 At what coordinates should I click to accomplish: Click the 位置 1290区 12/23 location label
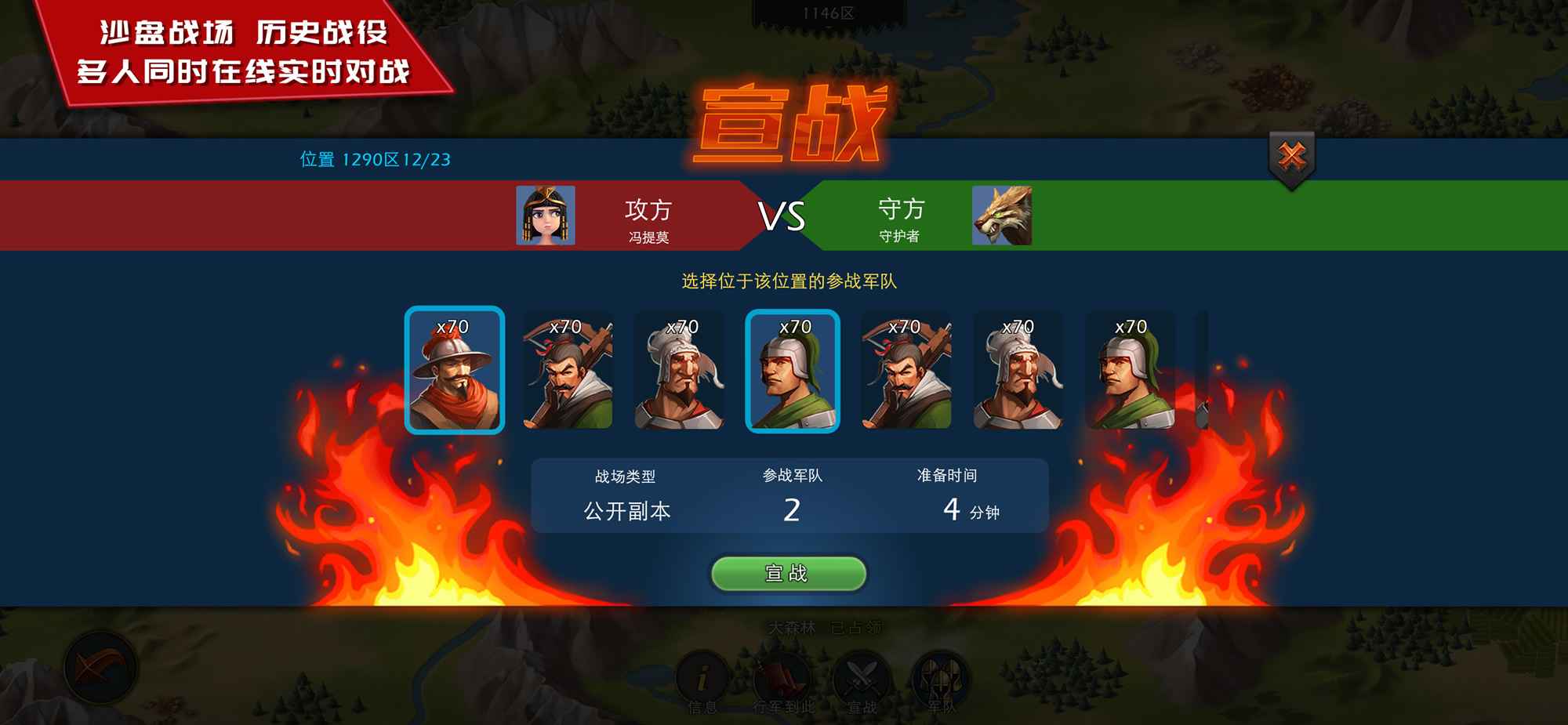coord(376,159)
